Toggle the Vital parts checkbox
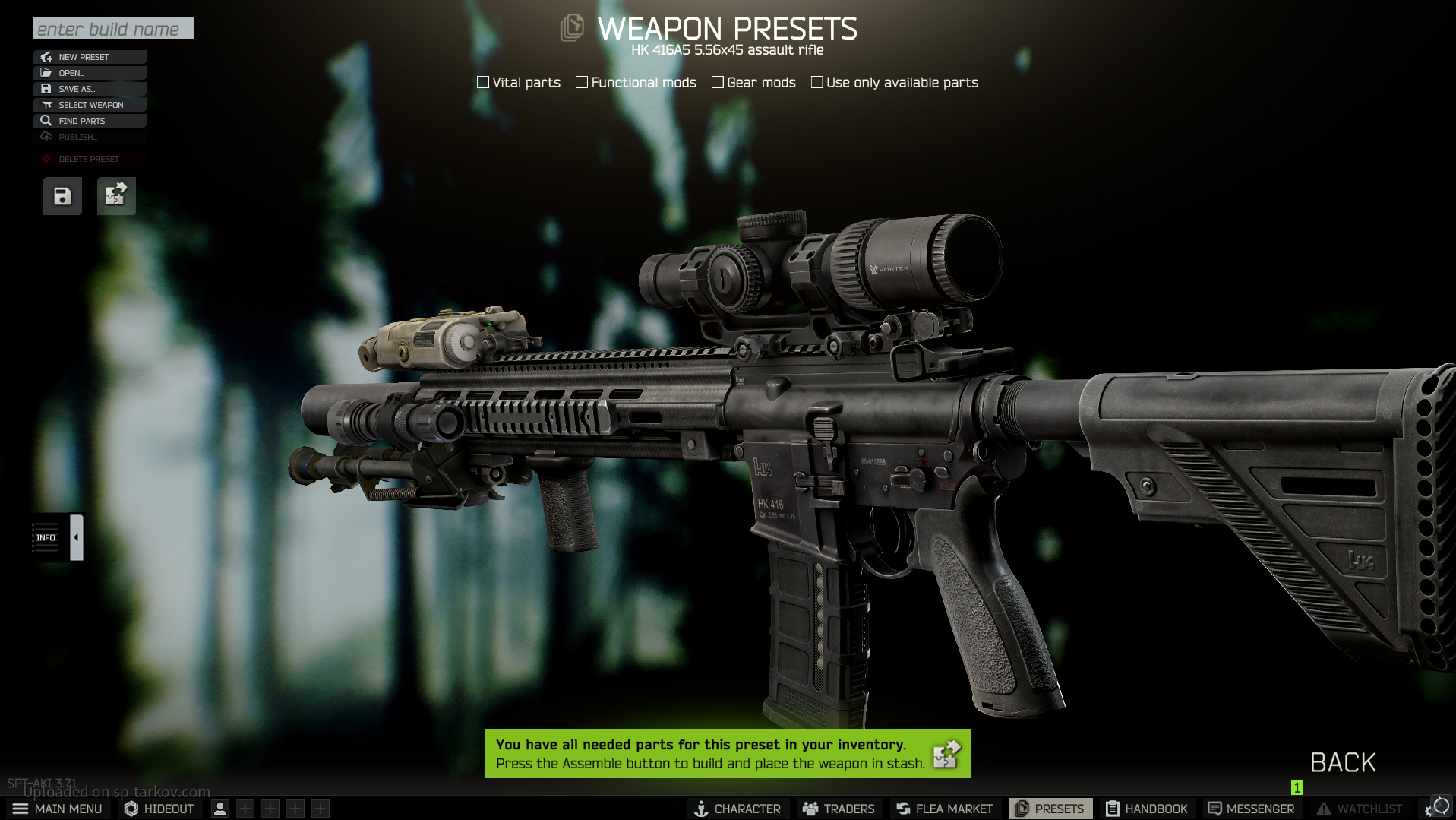 click(x=483, y=82)
